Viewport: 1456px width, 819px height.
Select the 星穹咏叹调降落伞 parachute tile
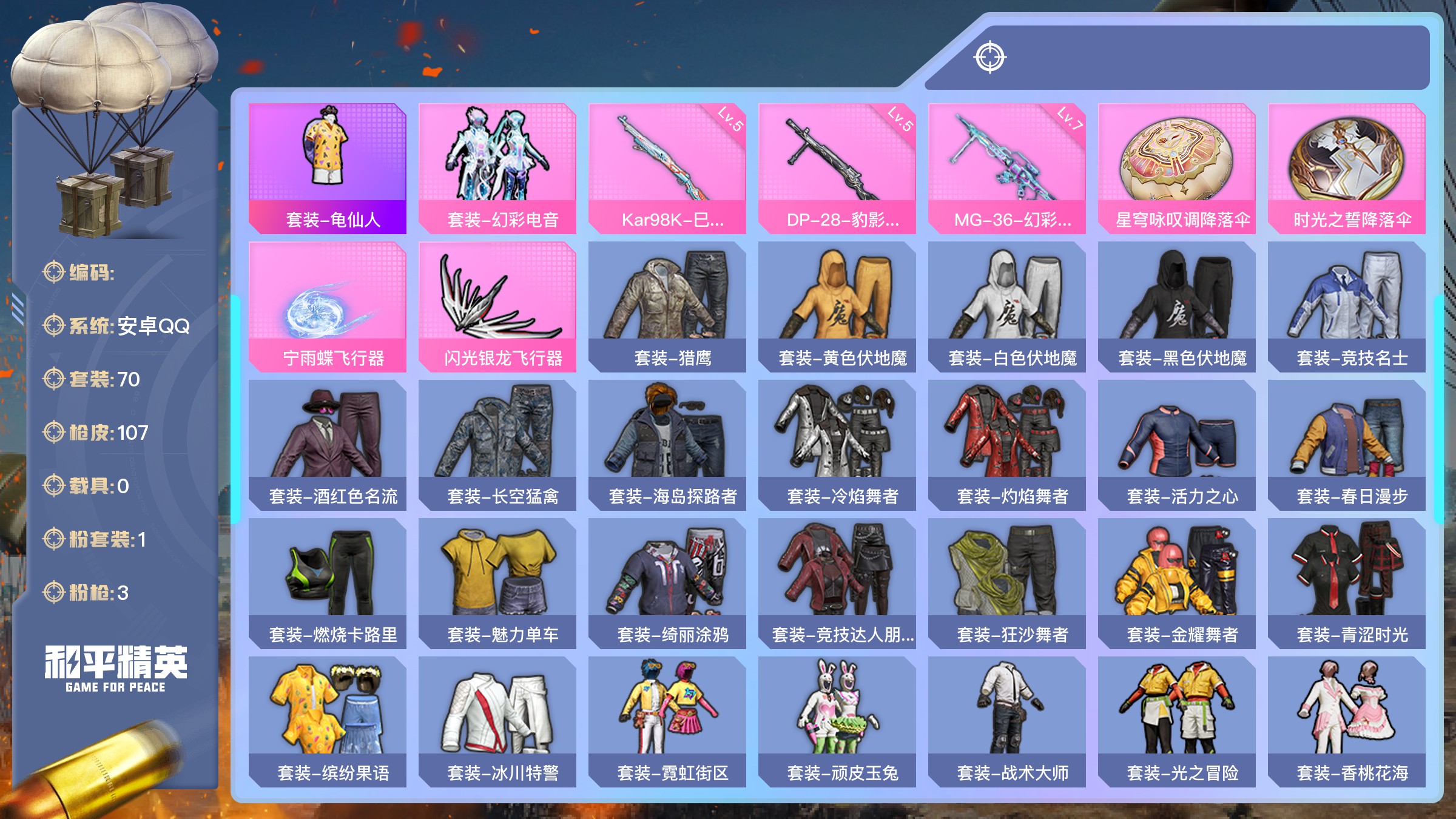coord(1177,168)
